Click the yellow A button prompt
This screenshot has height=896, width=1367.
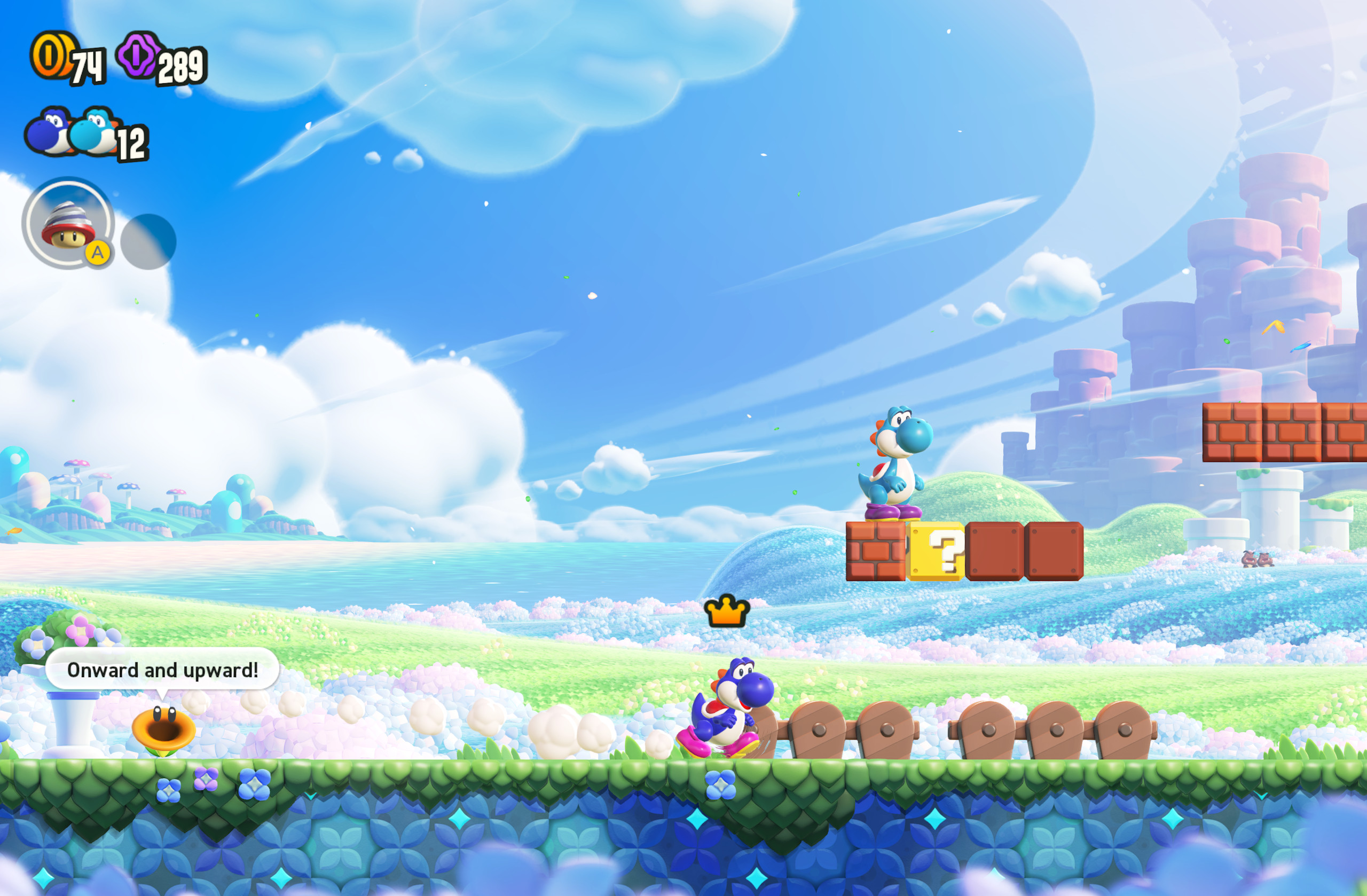point(99,253)
